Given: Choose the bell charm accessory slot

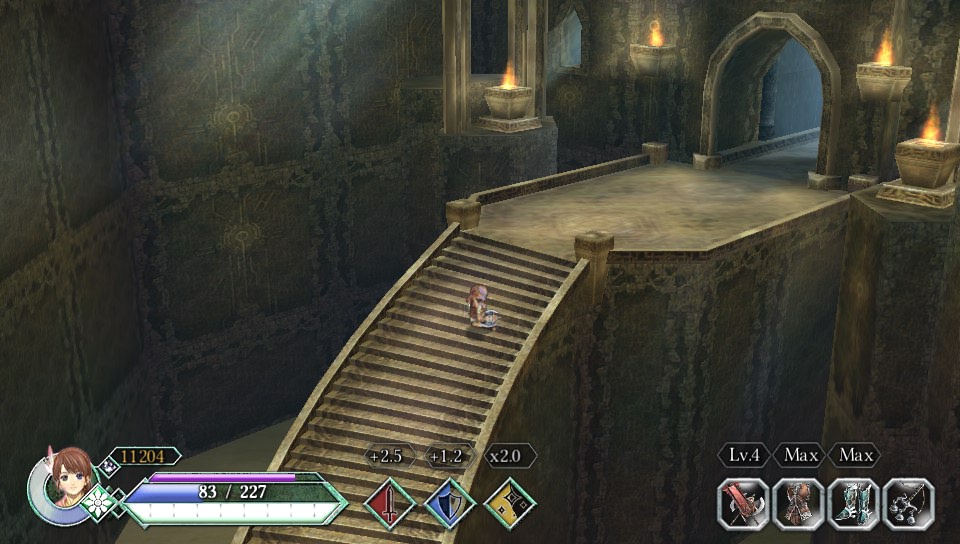Looking at the screenshot, I should pos(909,503).
